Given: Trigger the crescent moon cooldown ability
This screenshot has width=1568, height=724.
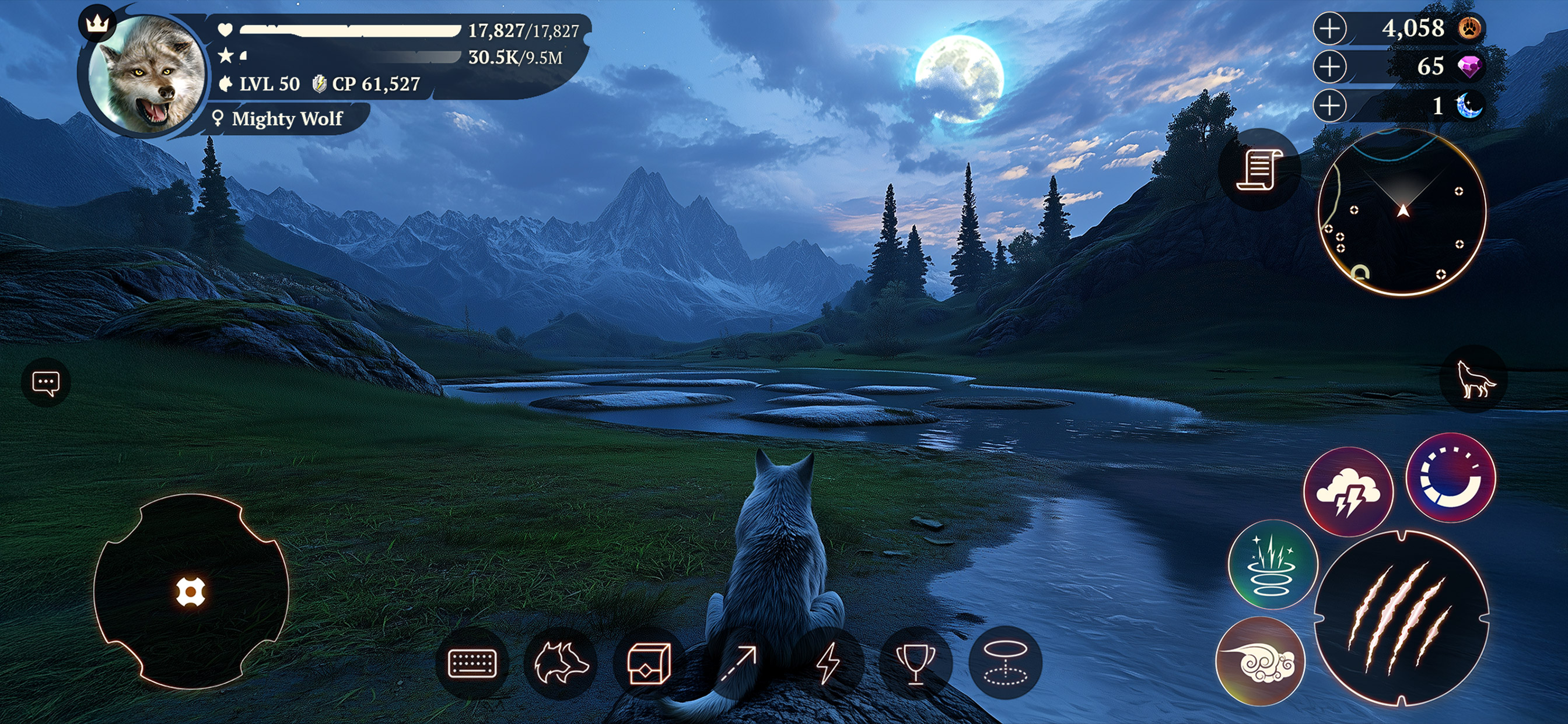Looking at the screenshot, I should [1451, 478].
